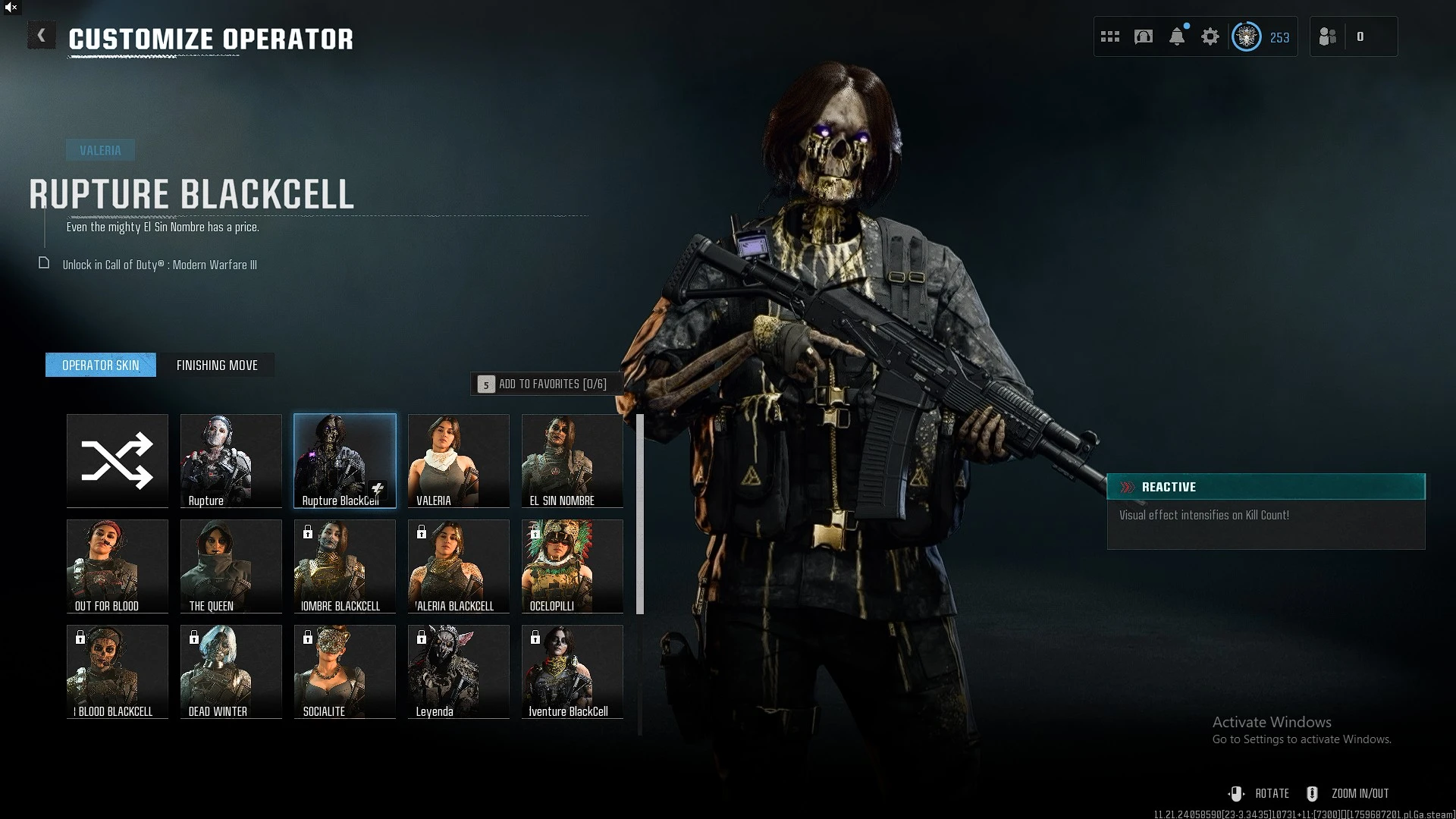The image size is (1456, 819).
Task: Pick the default Valeria skin
Action: tap(459, 460)
